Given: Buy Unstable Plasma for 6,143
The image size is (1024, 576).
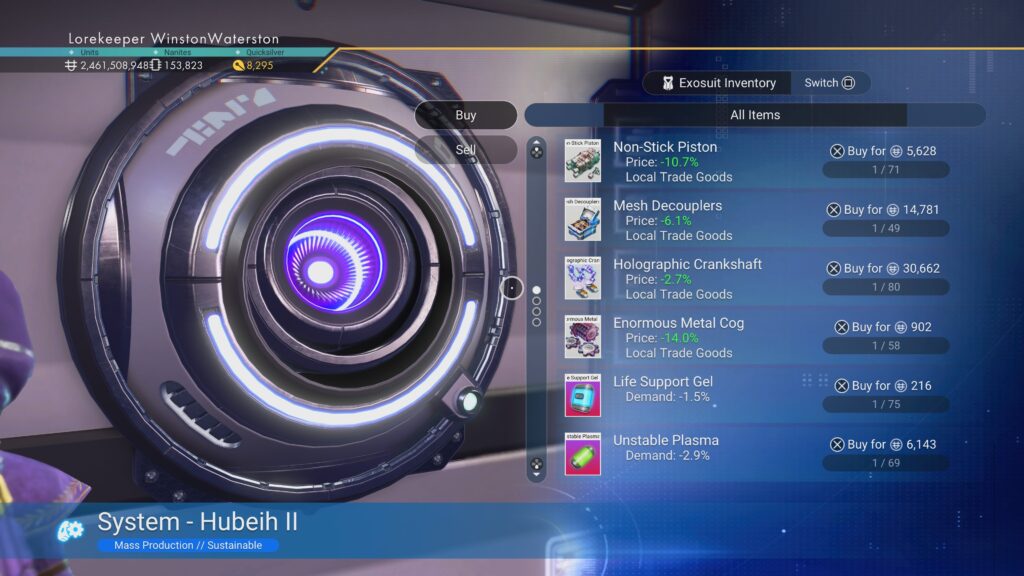Looking at the screenshot, I should 883,444.
